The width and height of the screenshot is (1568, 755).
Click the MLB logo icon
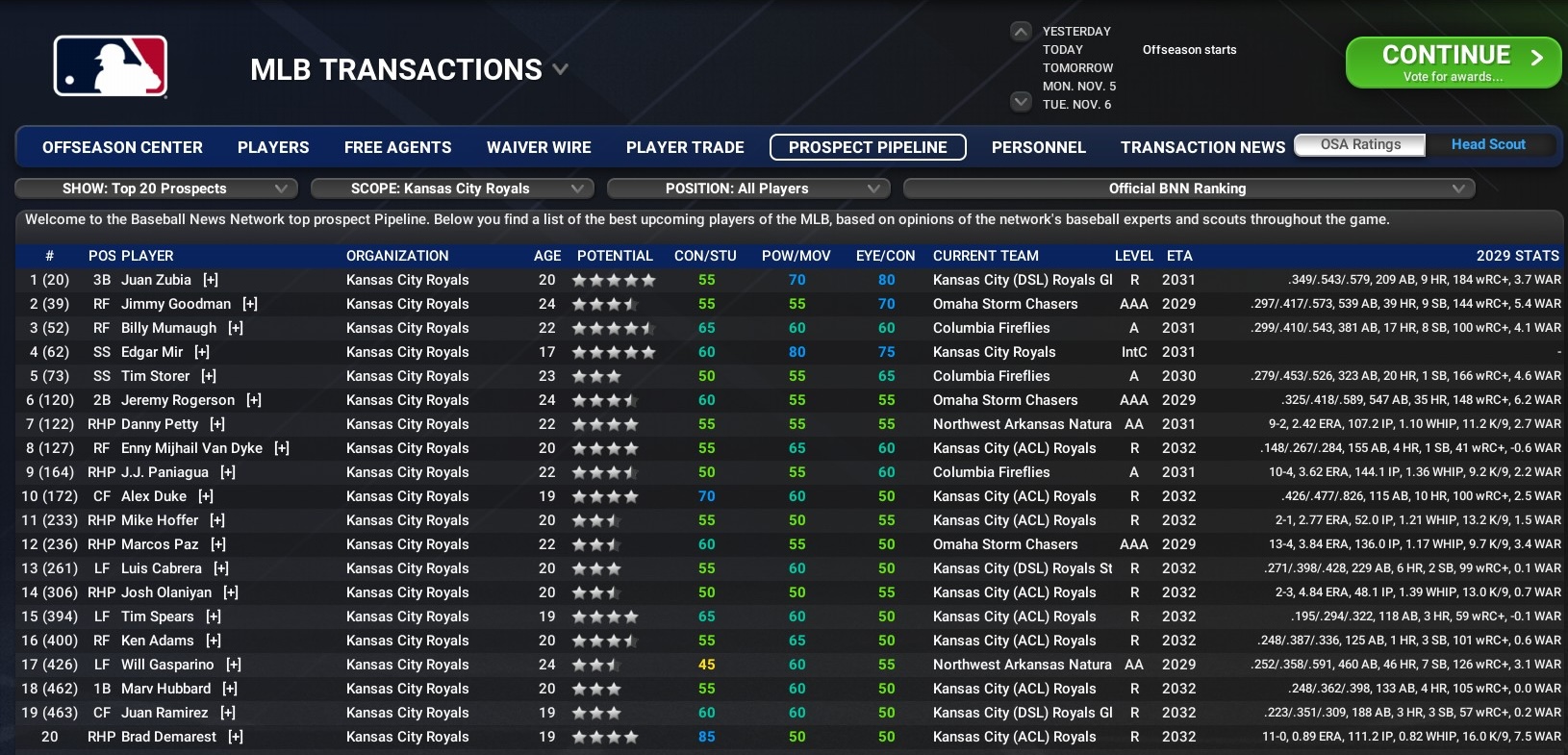[x=111, y=65]
